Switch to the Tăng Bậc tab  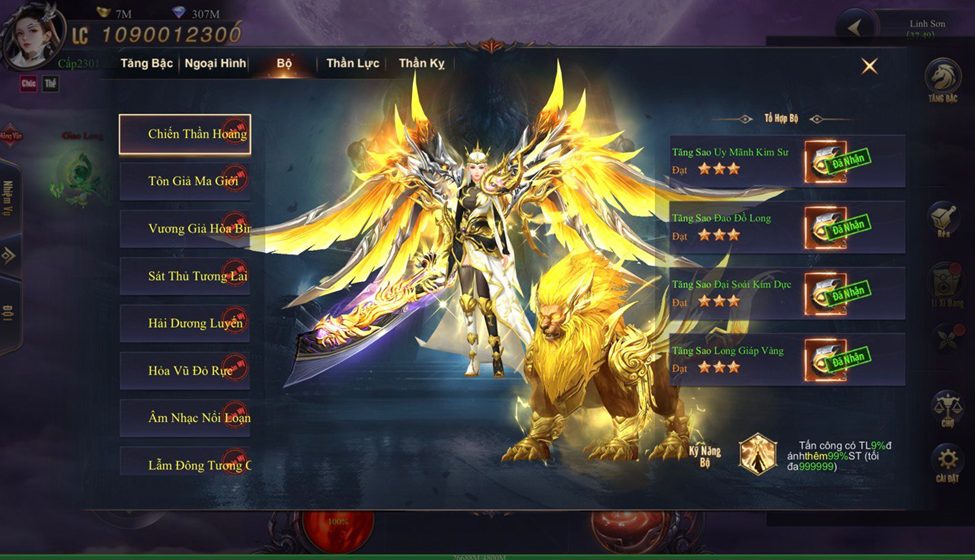pyautogui.click(x=146, y=63)
